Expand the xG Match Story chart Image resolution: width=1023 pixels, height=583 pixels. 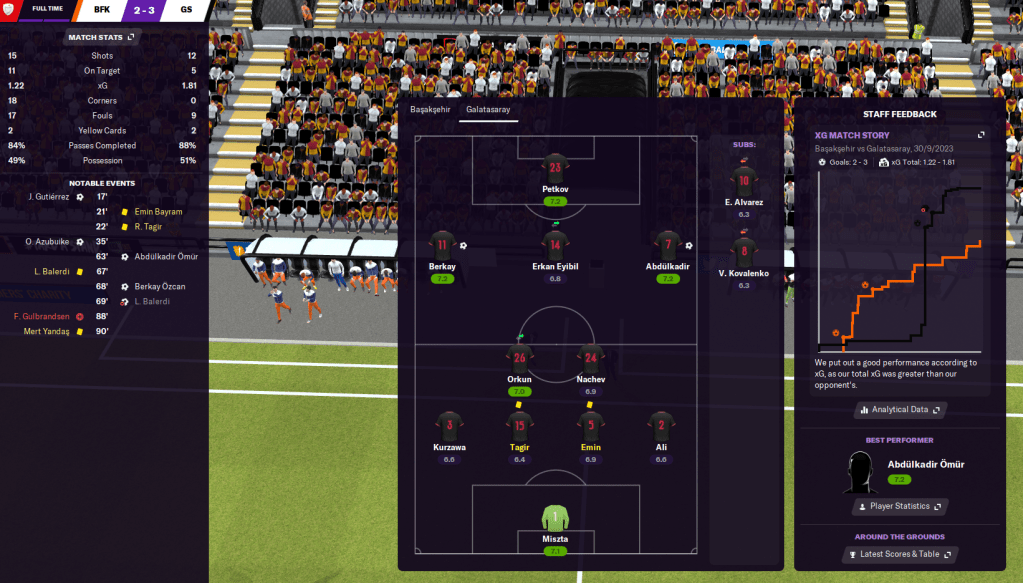click(981, 135)
